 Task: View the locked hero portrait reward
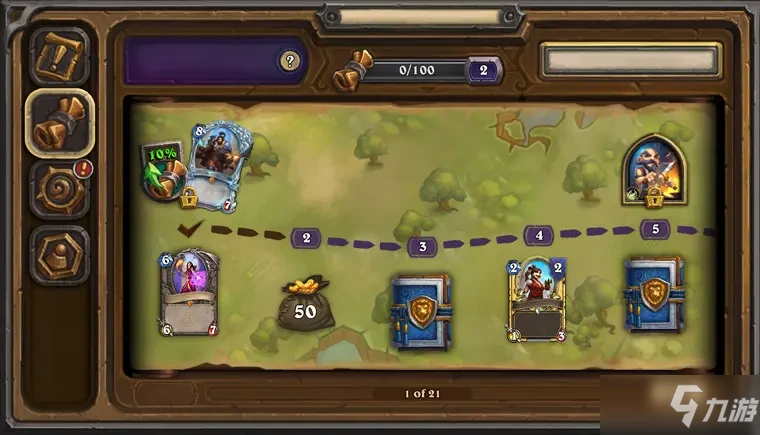click(653, 169)
